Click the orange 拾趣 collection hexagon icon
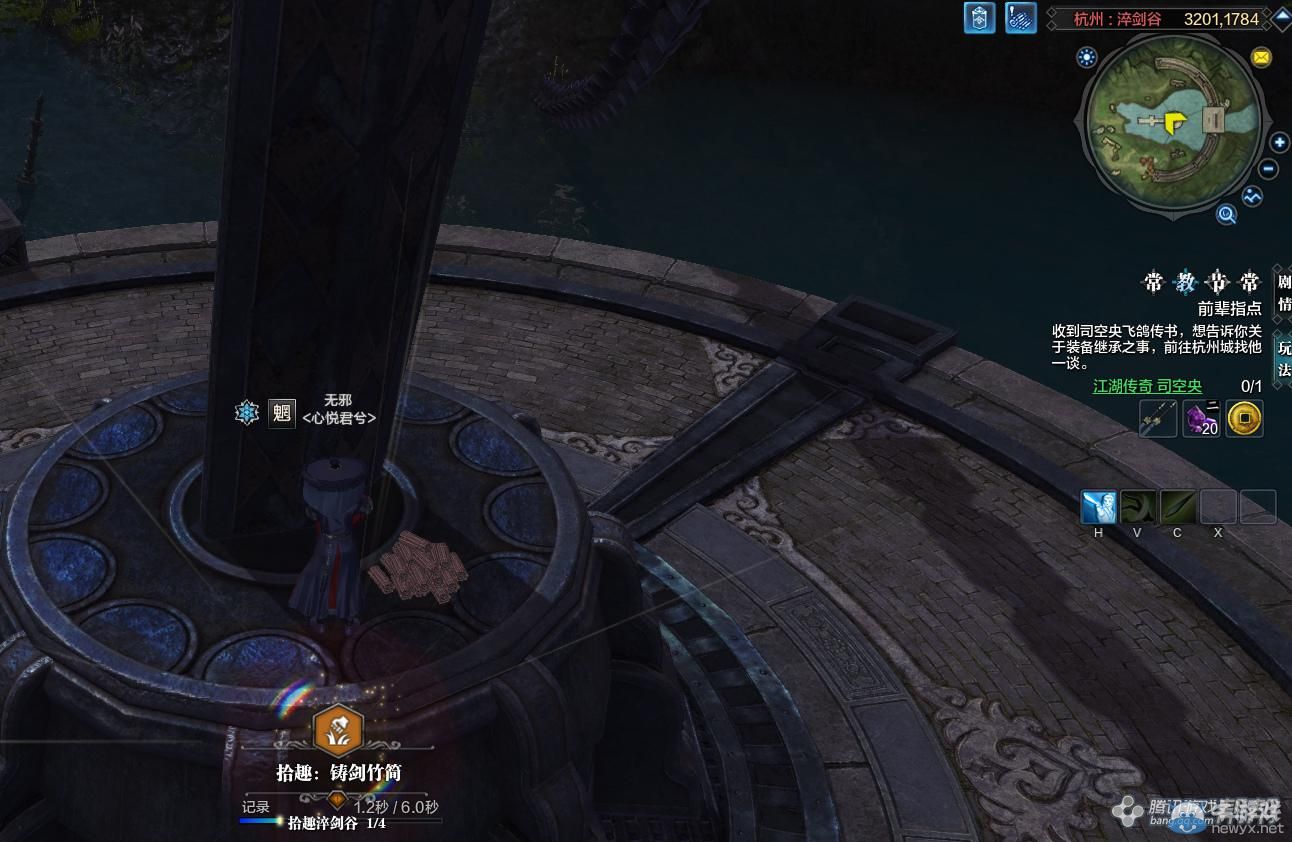 pyautogui.click(x=339, y=730)
